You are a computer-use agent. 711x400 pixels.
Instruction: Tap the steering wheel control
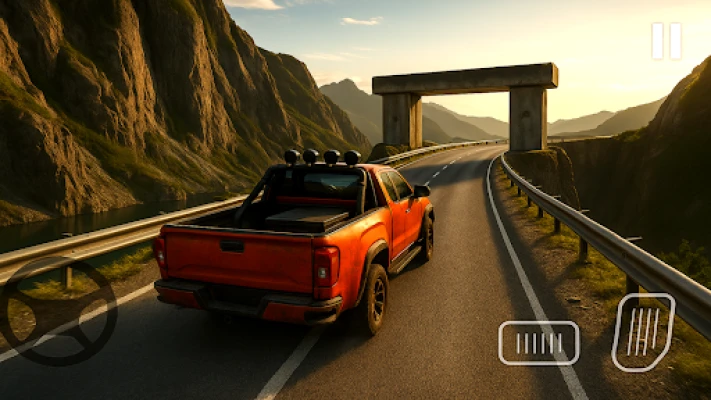(58, 311)
